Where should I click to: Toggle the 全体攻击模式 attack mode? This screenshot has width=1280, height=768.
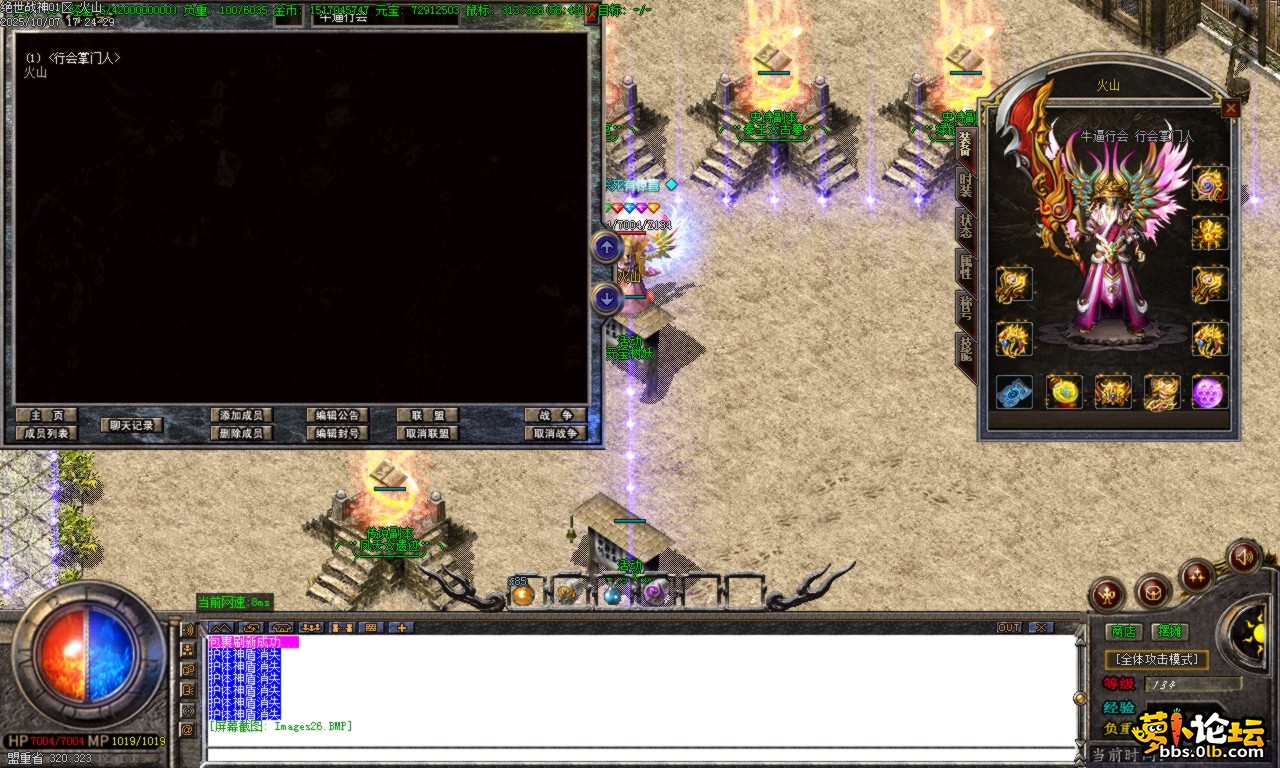(1157, 660)
